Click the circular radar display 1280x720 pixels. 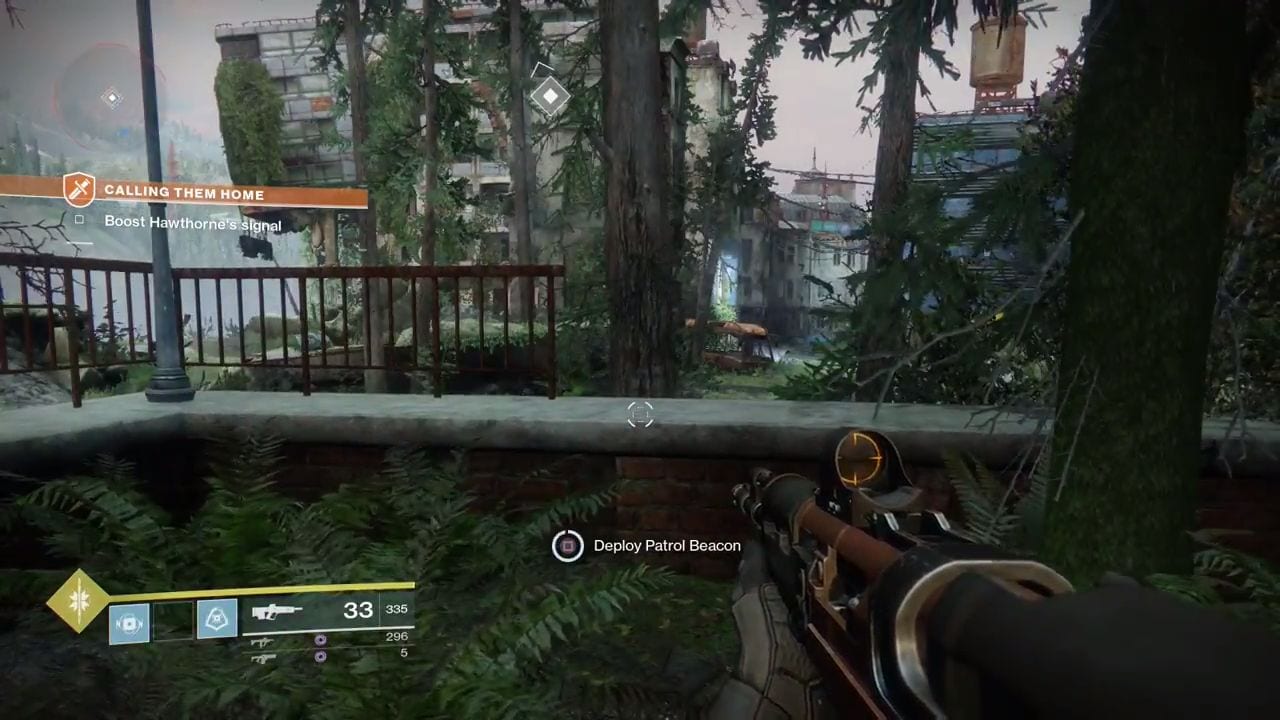point(111,97)
